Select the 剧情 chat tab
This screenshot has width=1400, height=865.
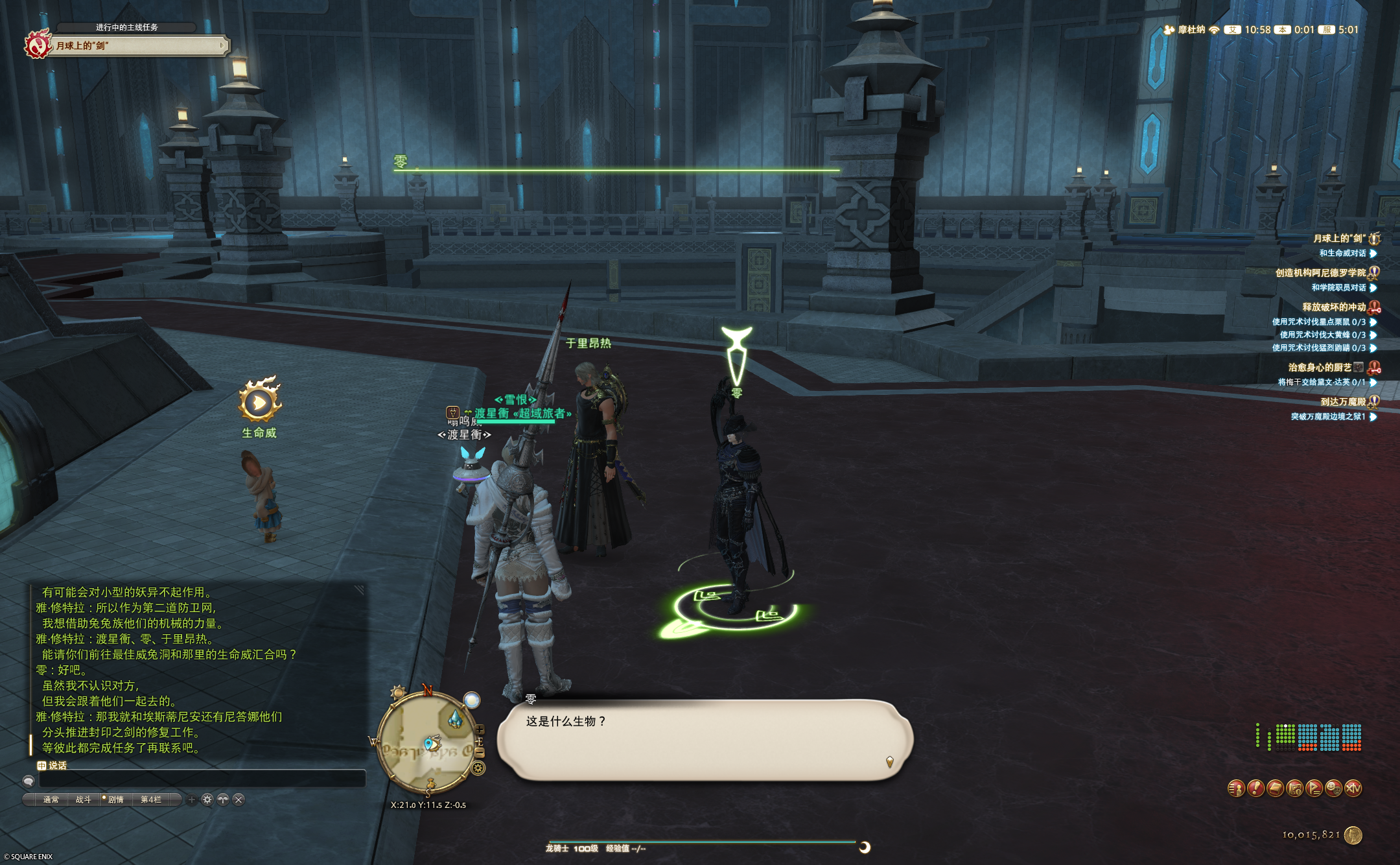[115, 800]
